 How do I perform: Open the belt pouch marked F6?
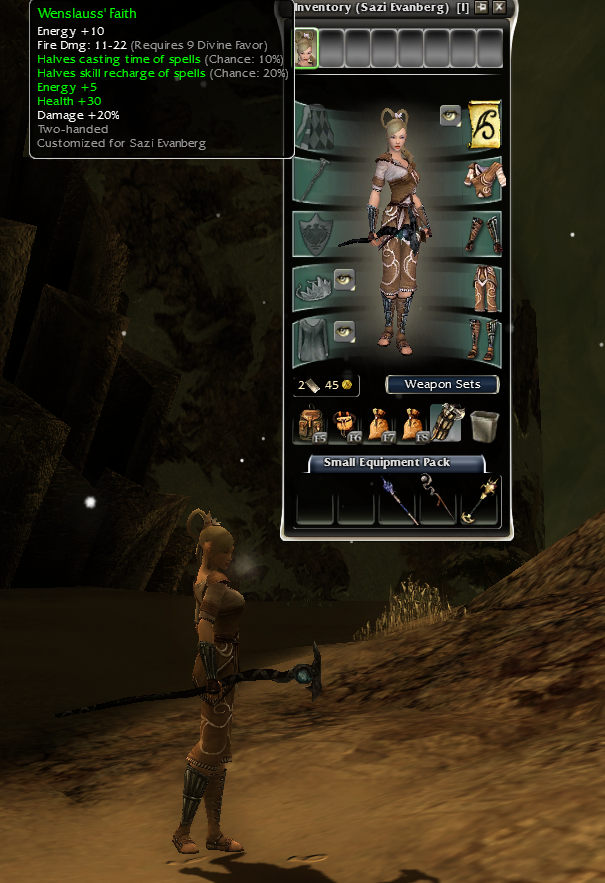point(344,425)
